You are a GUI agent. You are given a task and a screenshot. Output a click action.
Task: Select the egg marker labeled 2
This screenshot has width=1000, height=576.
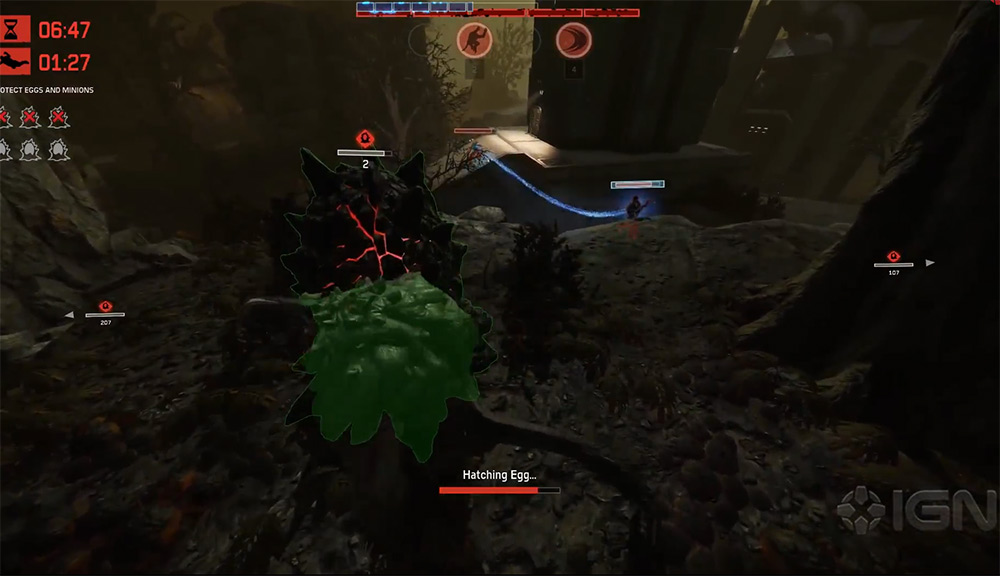[x=366, y=139]
